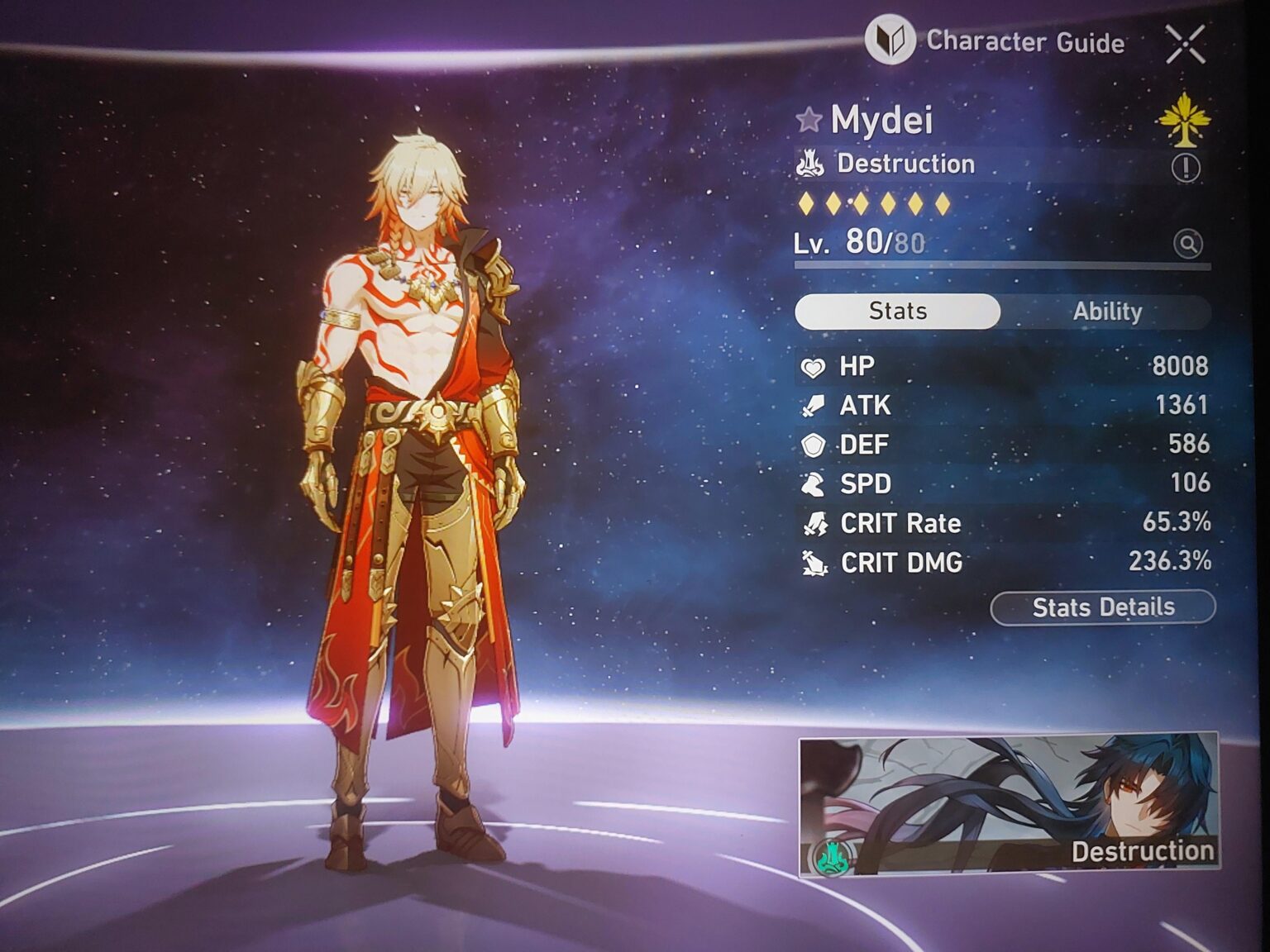The width and height of the screenshot is (1270, 952).
Task: Click the golden tree emblem icon
Action: tap(1183, 121)
